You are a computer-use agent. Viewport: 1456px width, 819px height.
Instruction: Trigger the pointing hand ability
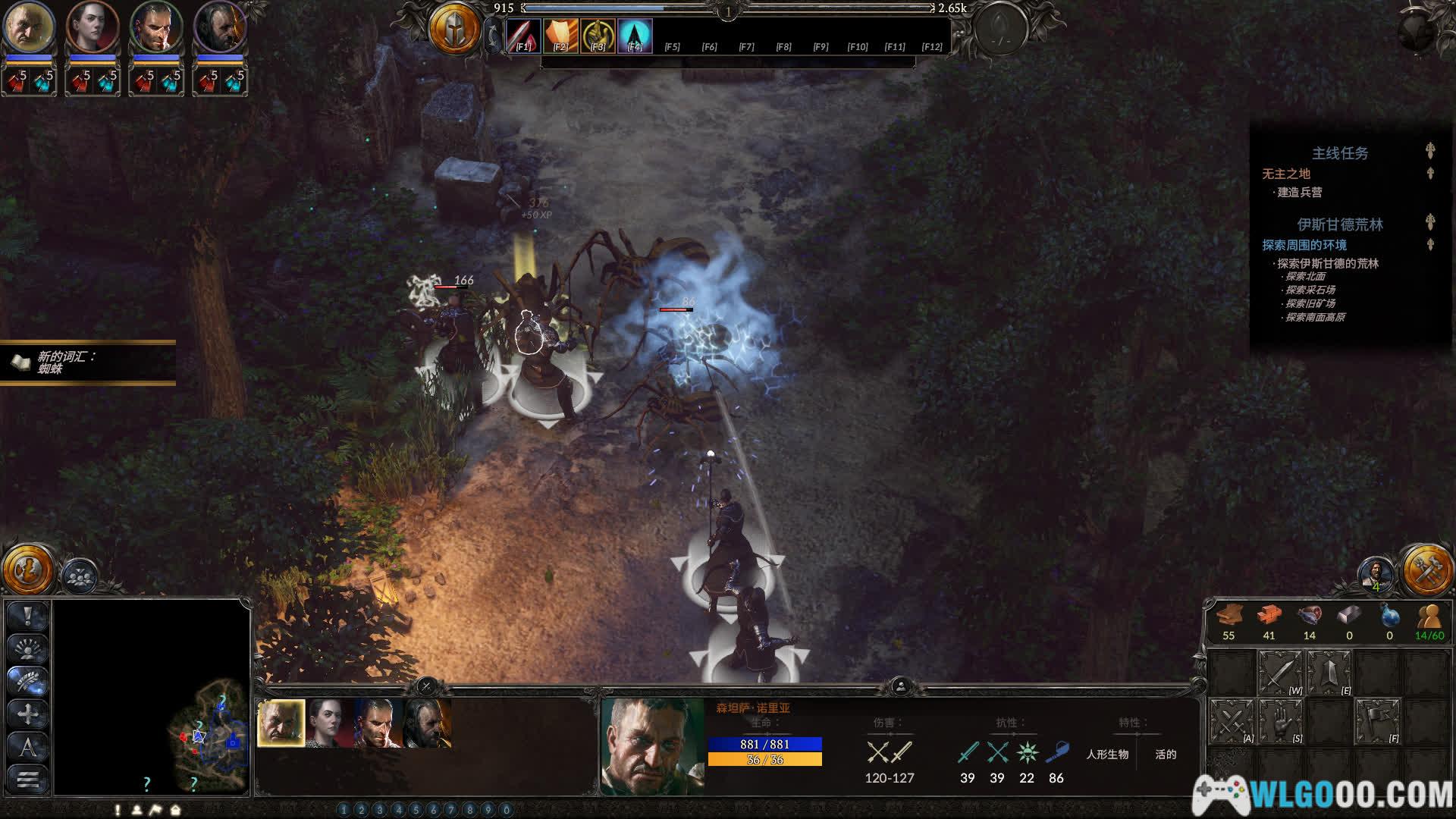(x=598, y=36)
